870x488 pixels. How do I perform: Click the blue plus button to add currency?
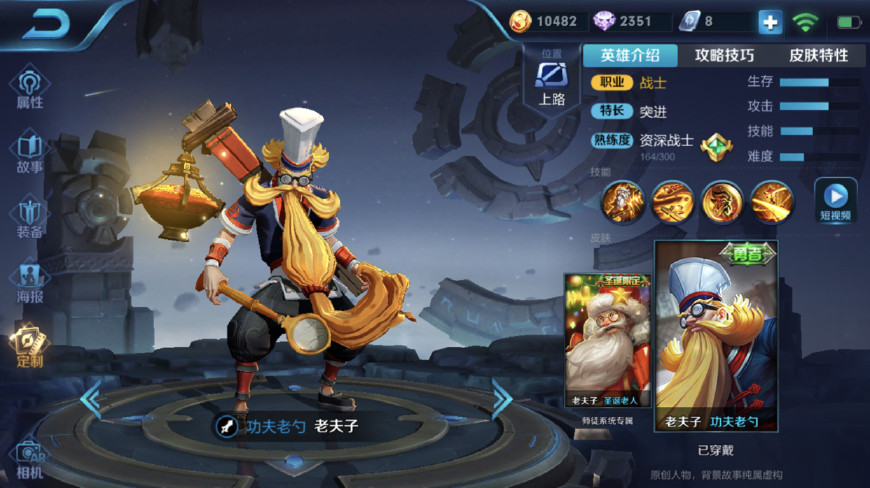point(770,22)
